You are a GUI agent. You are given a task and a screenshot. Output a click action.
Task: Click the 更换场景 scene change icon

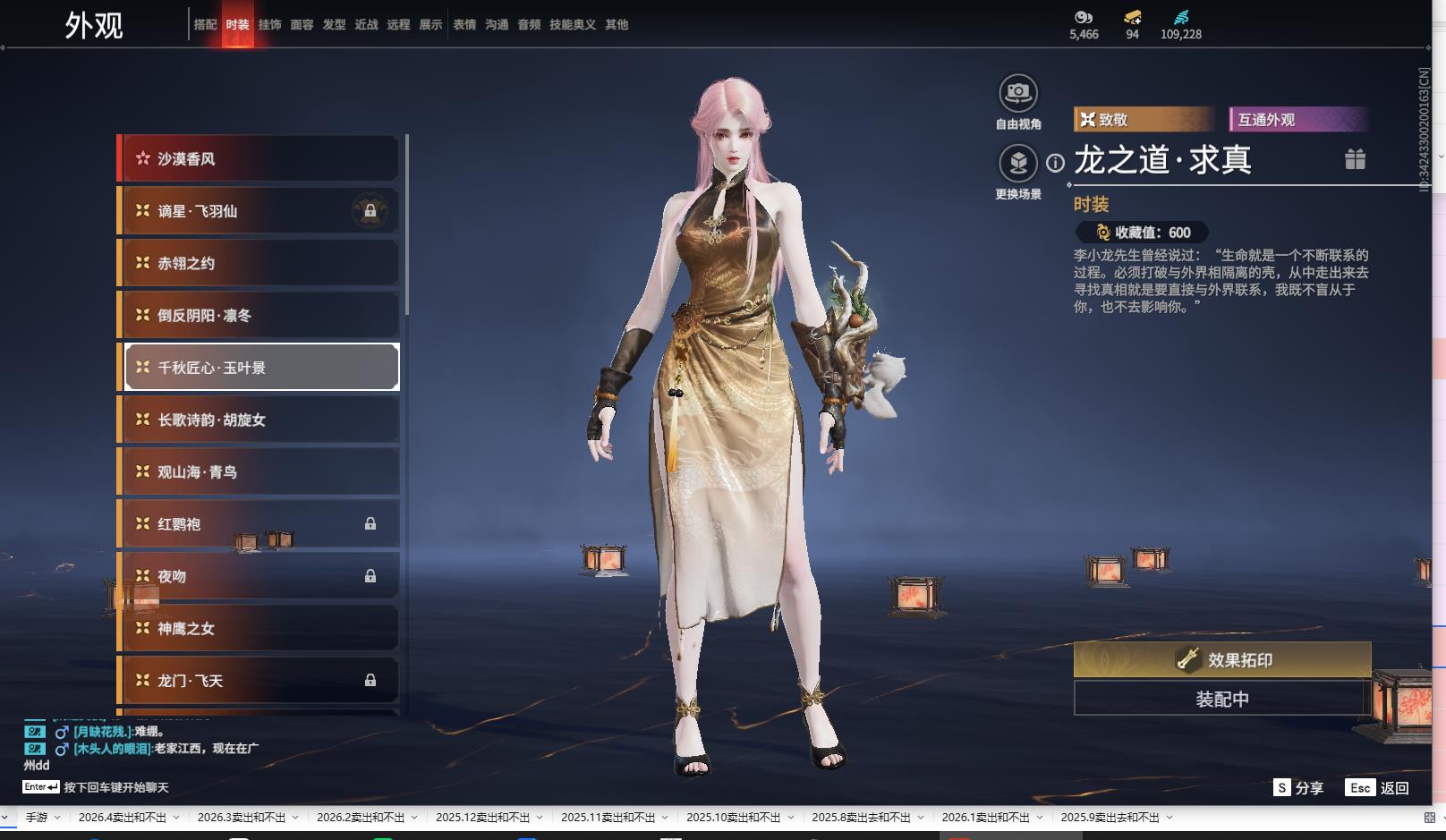coord(1017,164)
